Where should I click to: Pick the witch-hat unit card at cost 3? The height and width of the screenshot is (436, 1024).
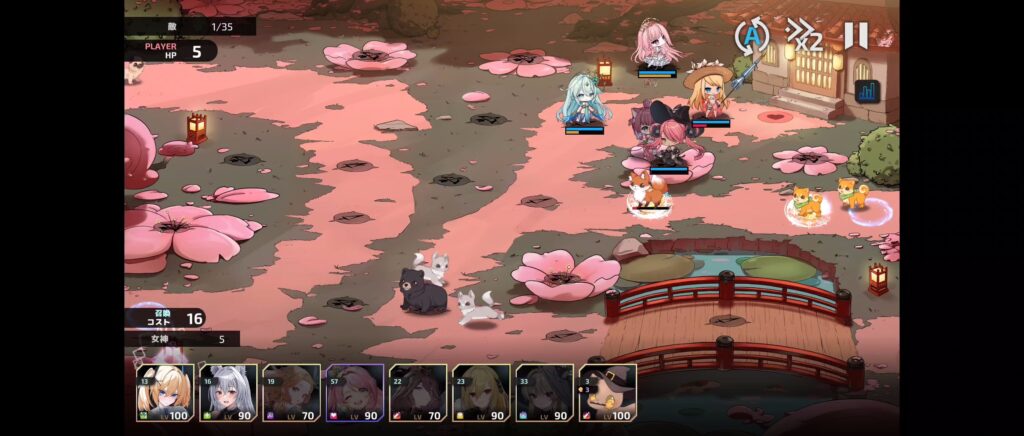coord(607,392)
